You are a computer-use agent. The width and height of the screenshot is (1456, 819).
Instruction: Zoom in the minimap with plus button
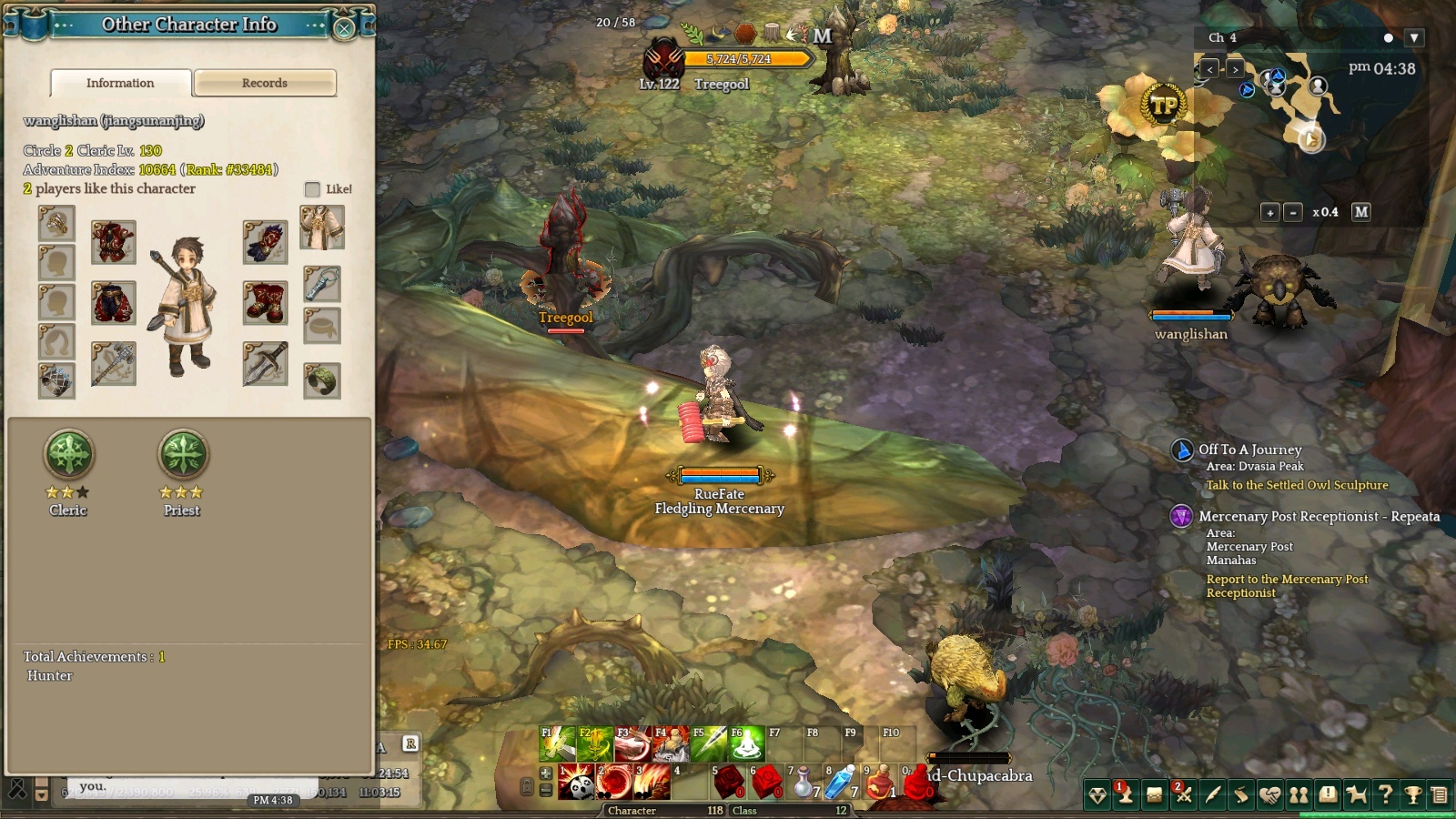click(x=1269, y=212)
